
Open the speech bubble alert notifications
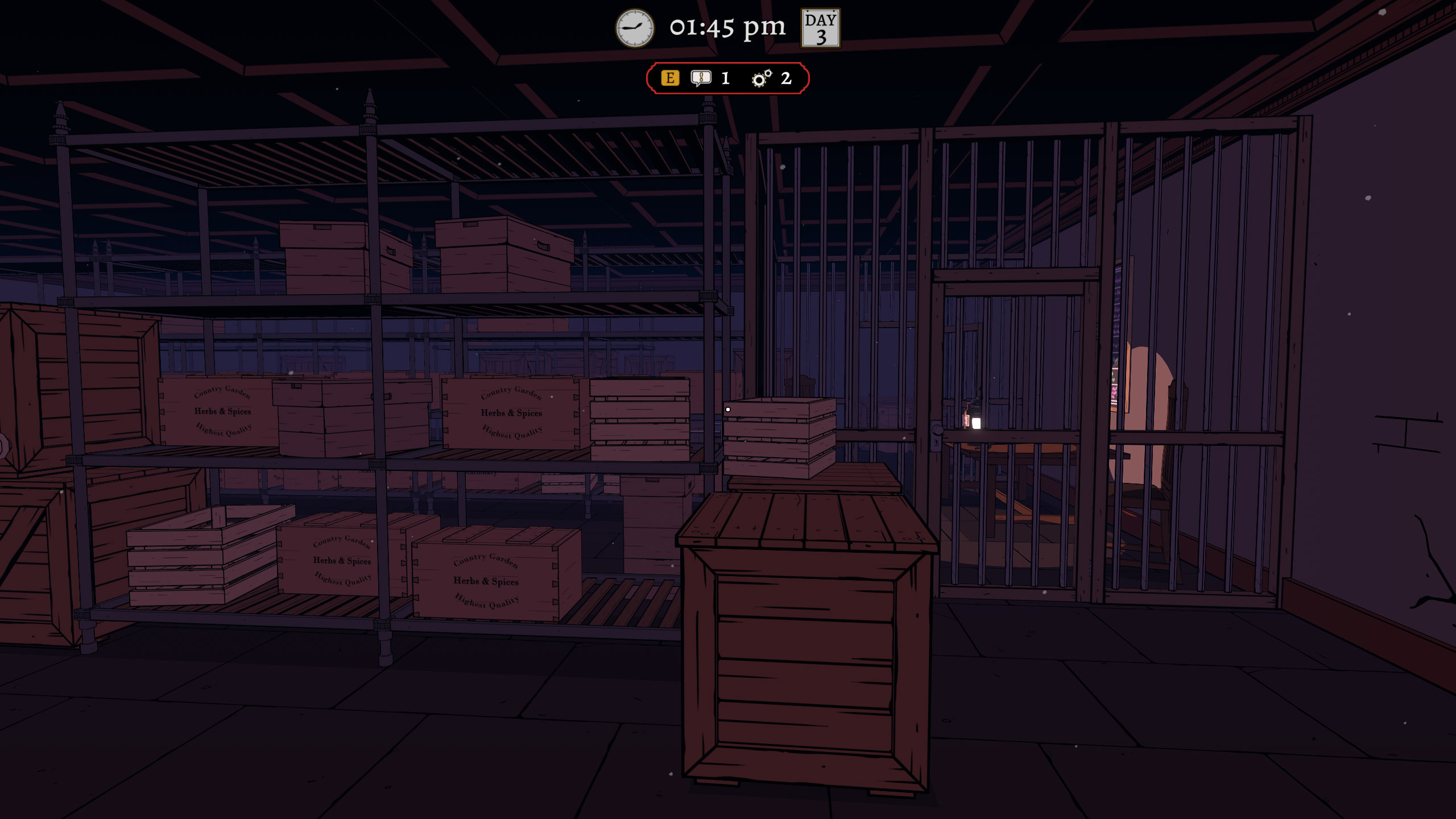click(701, 78)
